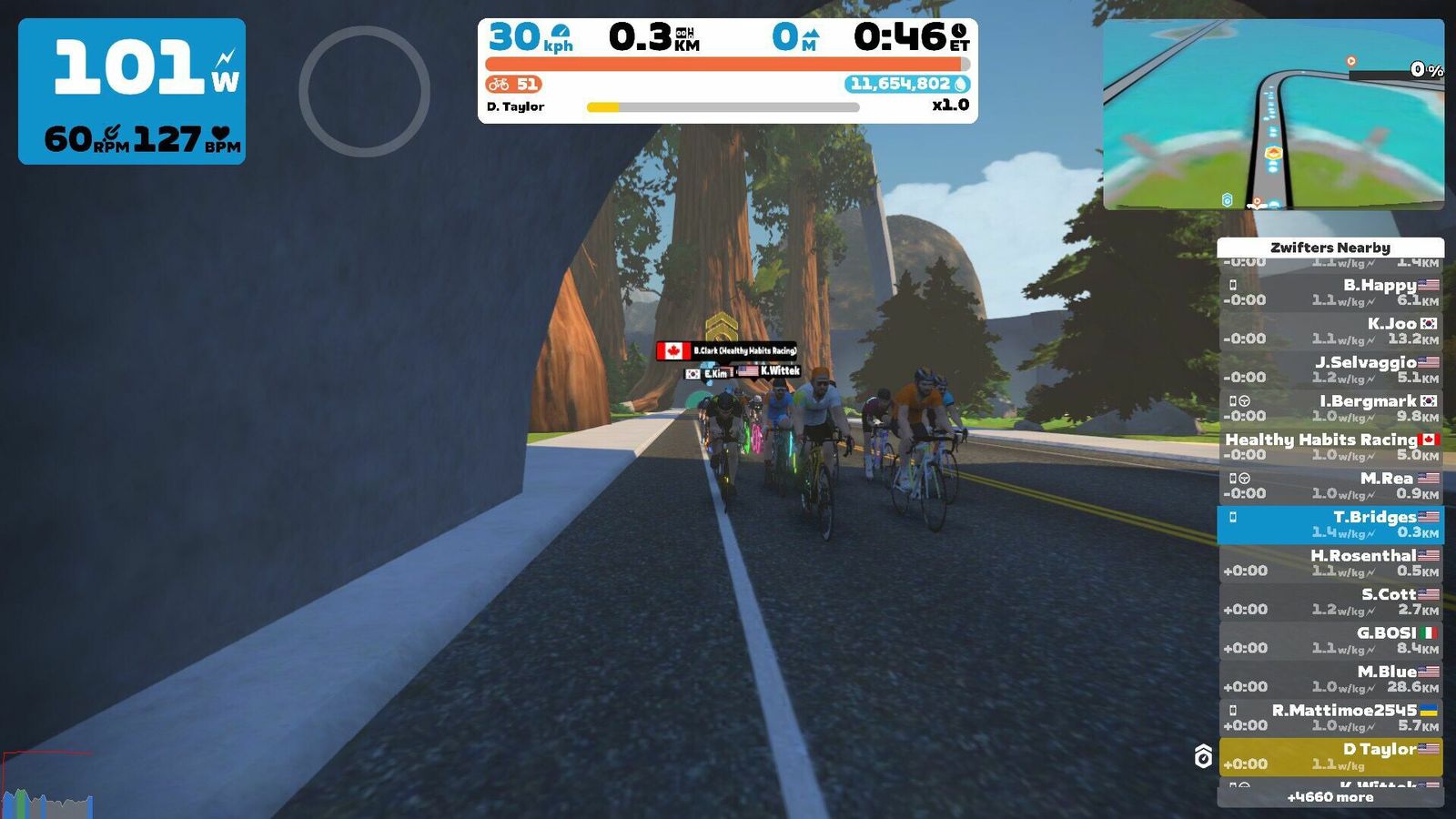The width and height of the screenshot is (1456, 819).
Task: Choose H.Rosenthal in the nearby list
Action: (1330, 562)
